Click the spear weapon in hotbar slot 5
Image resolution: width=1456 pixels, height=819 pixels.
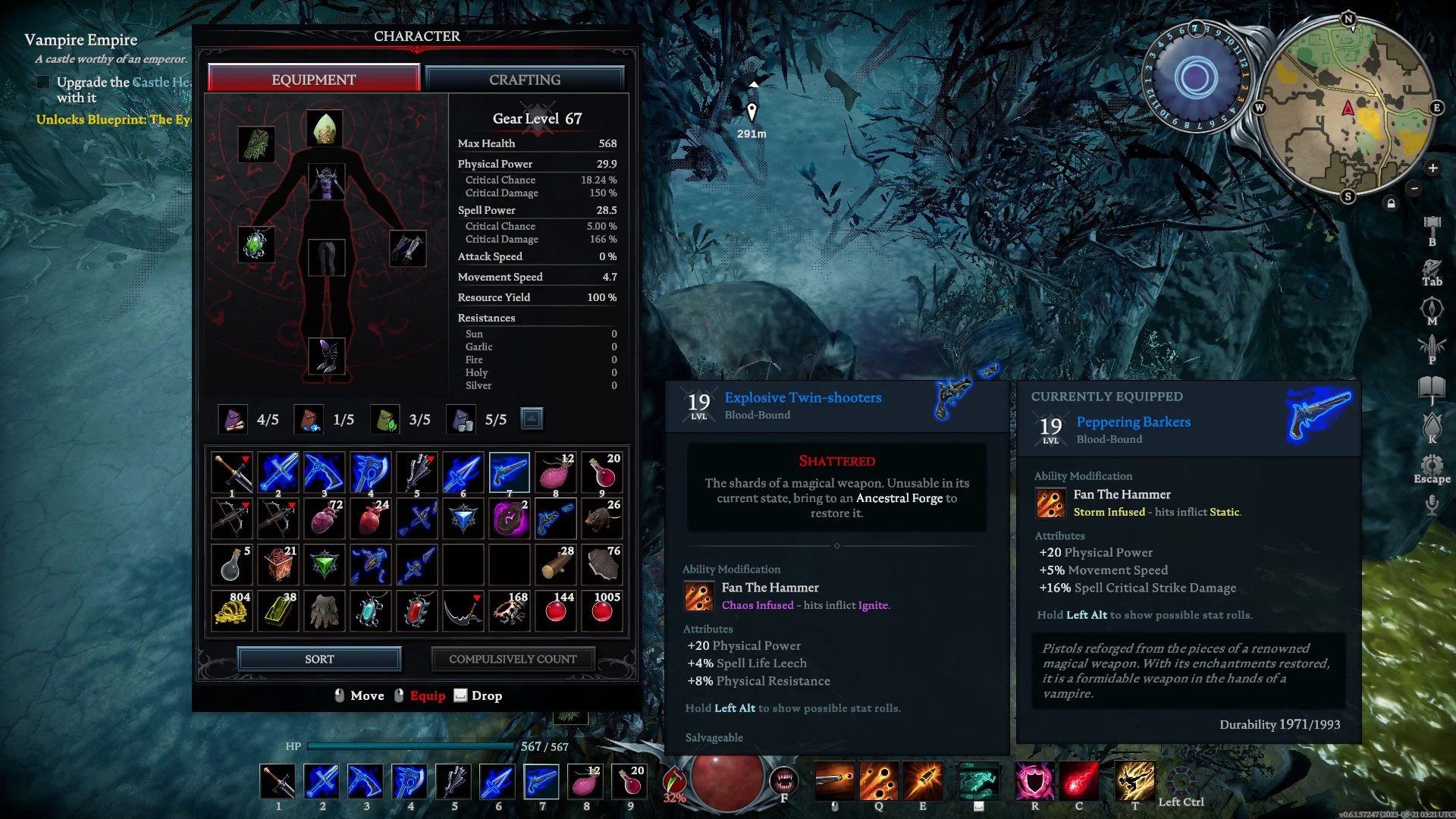point(454,781)
